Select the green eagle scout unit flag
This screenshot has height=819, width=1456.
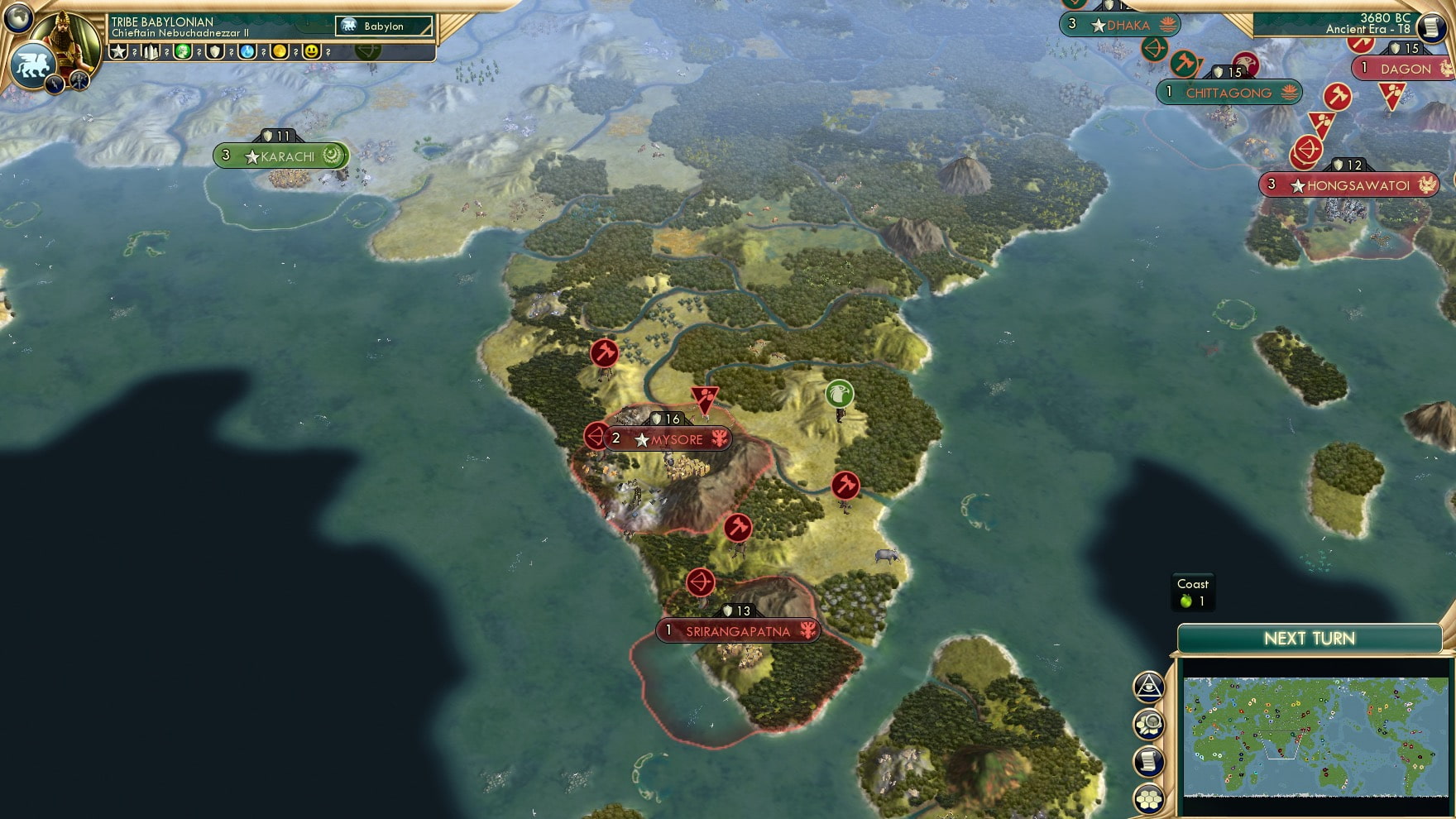[841, 395]
